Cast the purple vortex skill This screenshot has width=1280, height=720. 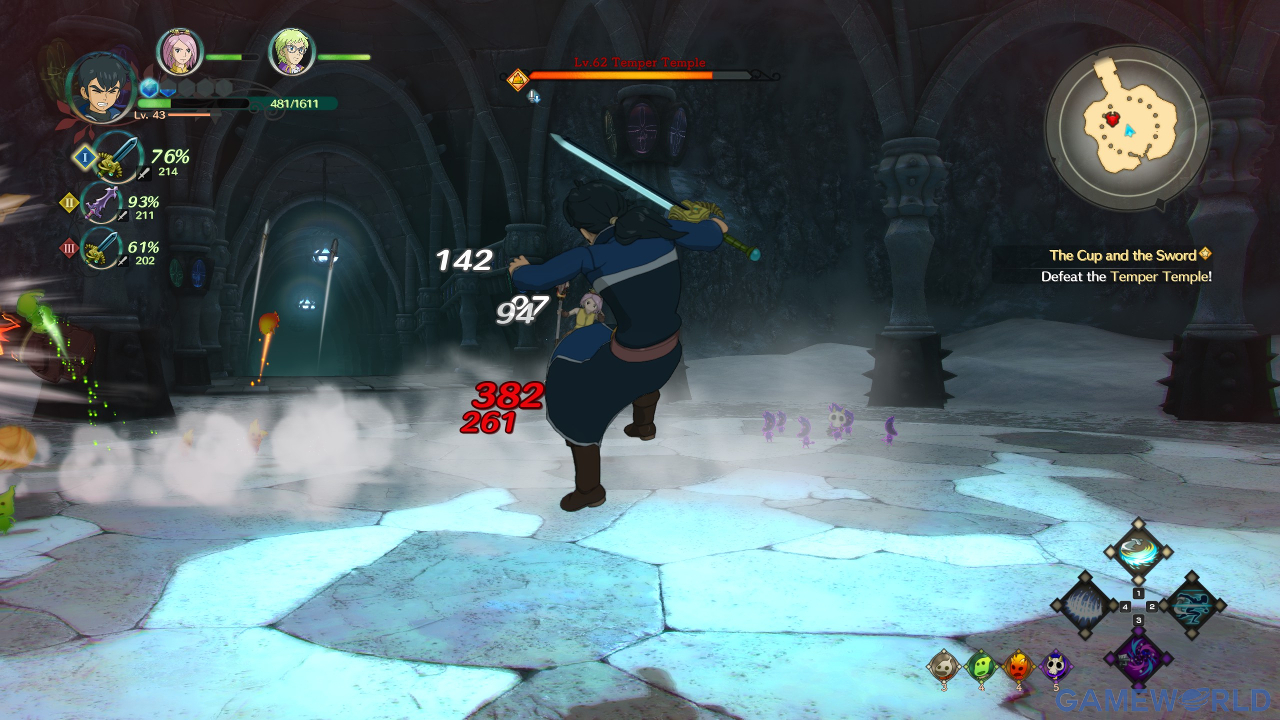coord(1138,659)
